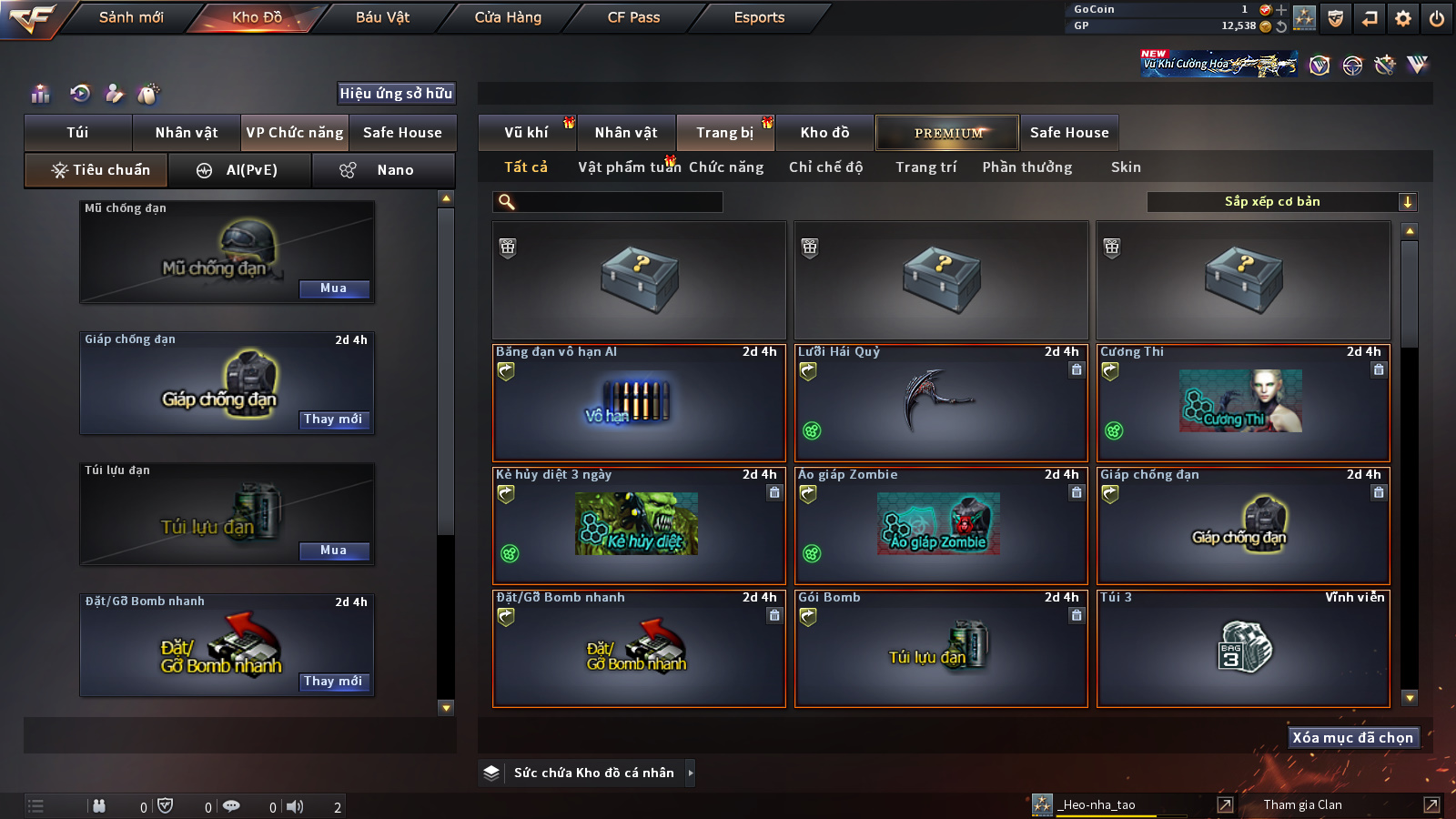Screen dimensions: 1456x819
Task: Show the Skin filter category
Action: click(x=1126, y=167)
